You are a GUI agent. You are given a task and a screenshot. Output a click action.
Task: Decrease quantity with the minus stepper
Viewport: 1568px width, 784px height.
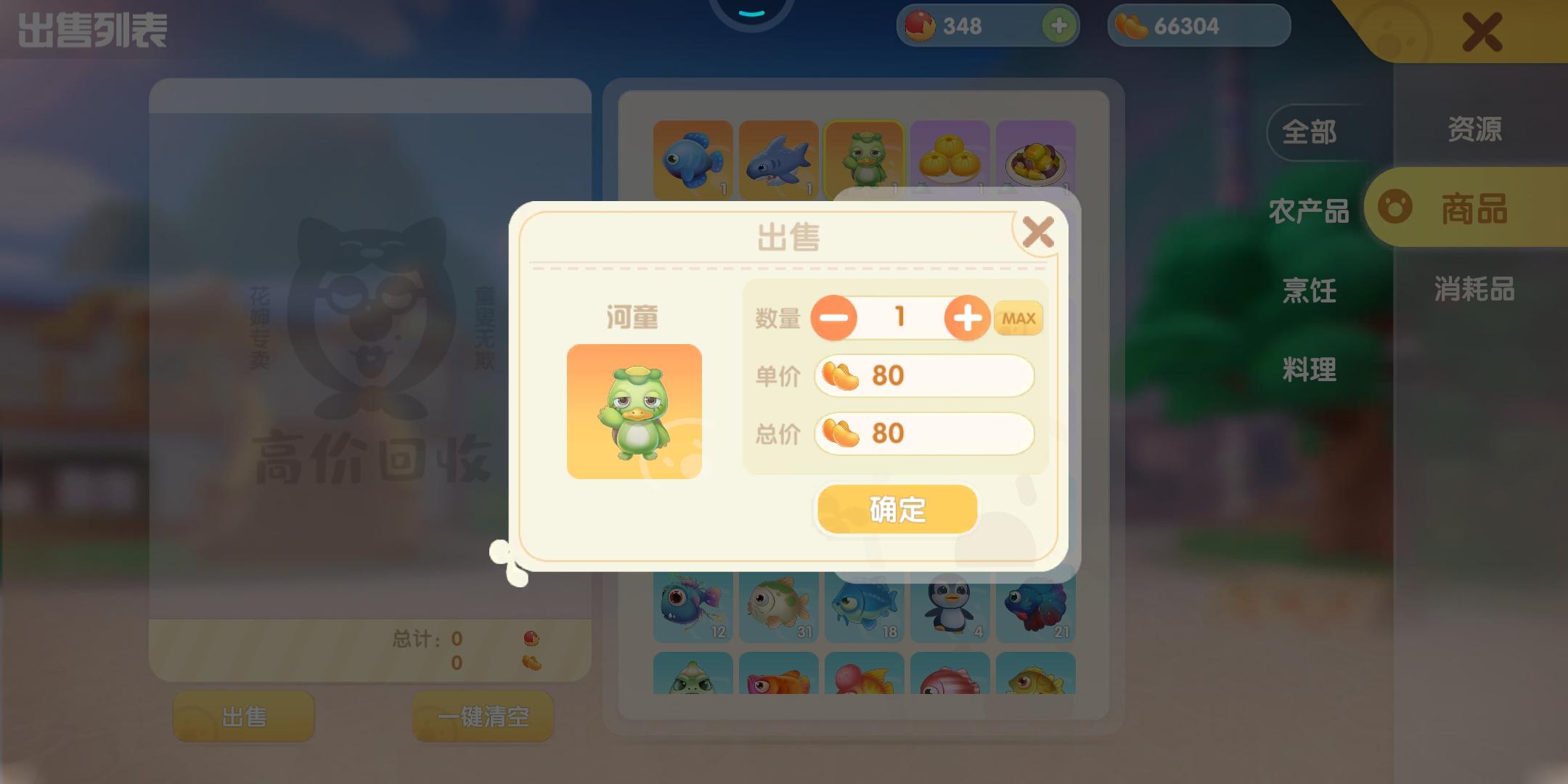tap(833, 318)
